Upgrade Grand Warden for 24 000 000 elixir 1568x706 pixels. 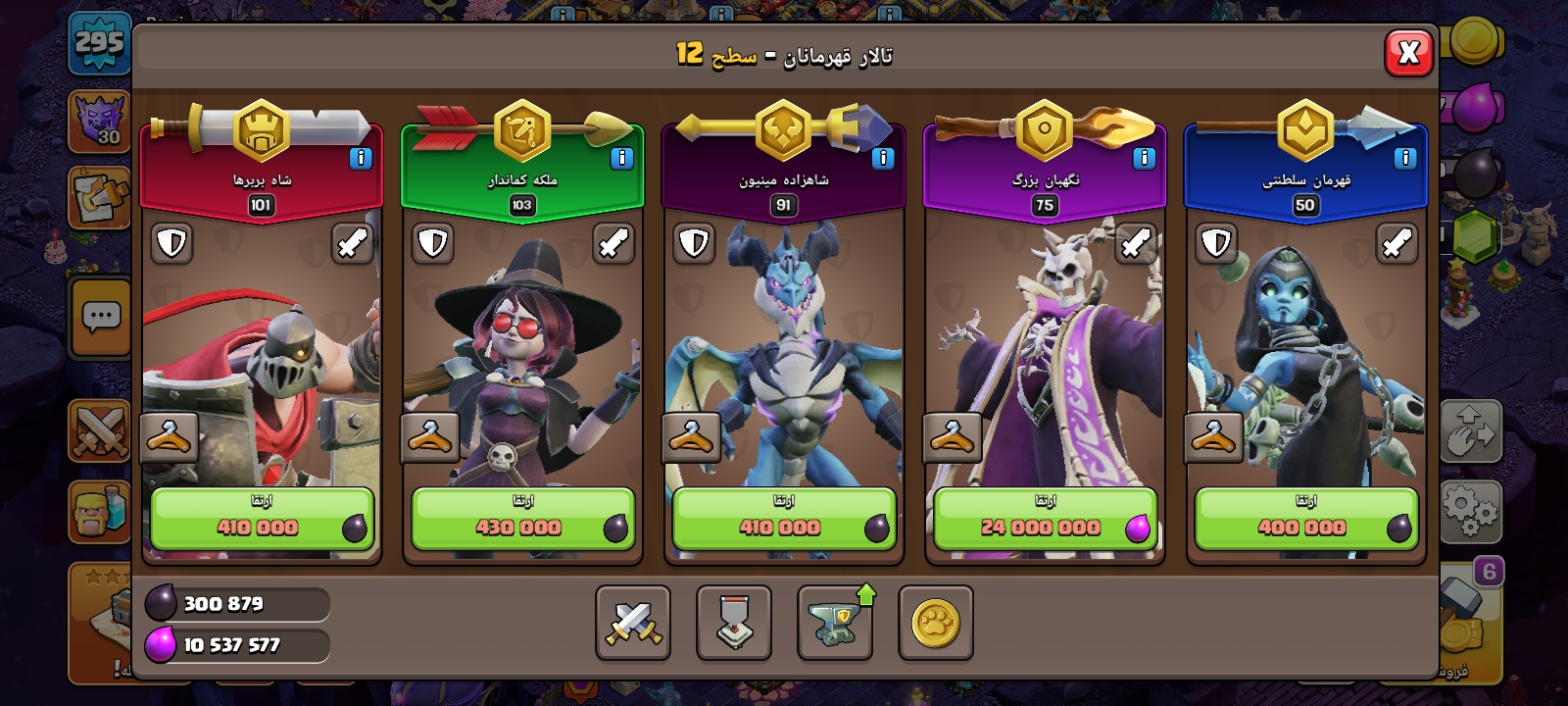(x=1045, y=519)
